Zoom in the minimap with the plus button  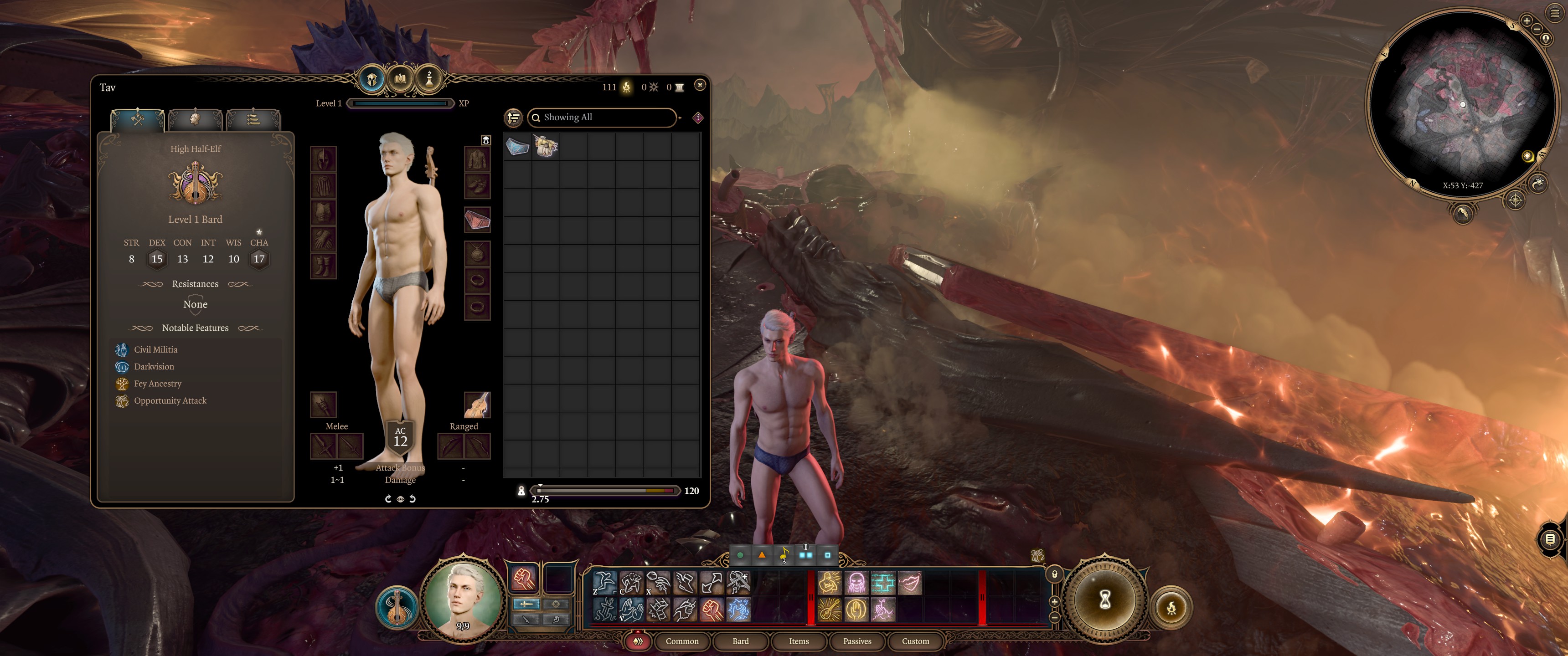[x=1526, y=21]
